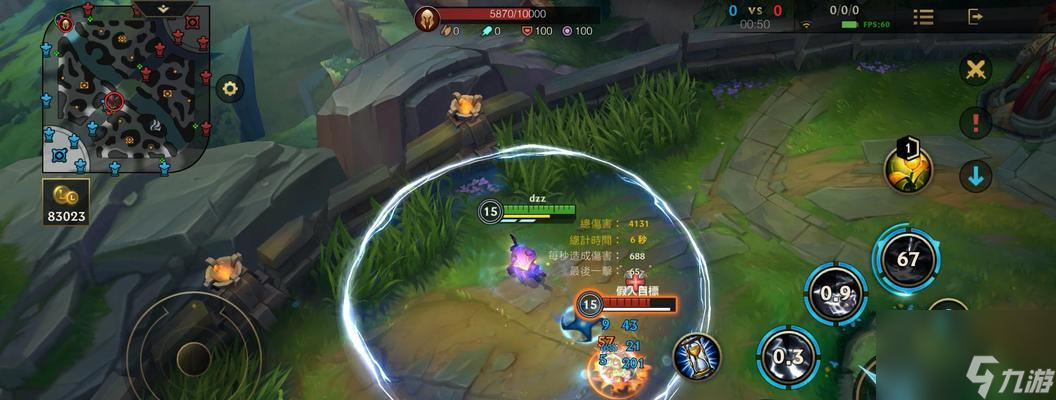The width and height of the screenshot is (1056, 400).
Task: Open the minimap
Action: (126, 92)
